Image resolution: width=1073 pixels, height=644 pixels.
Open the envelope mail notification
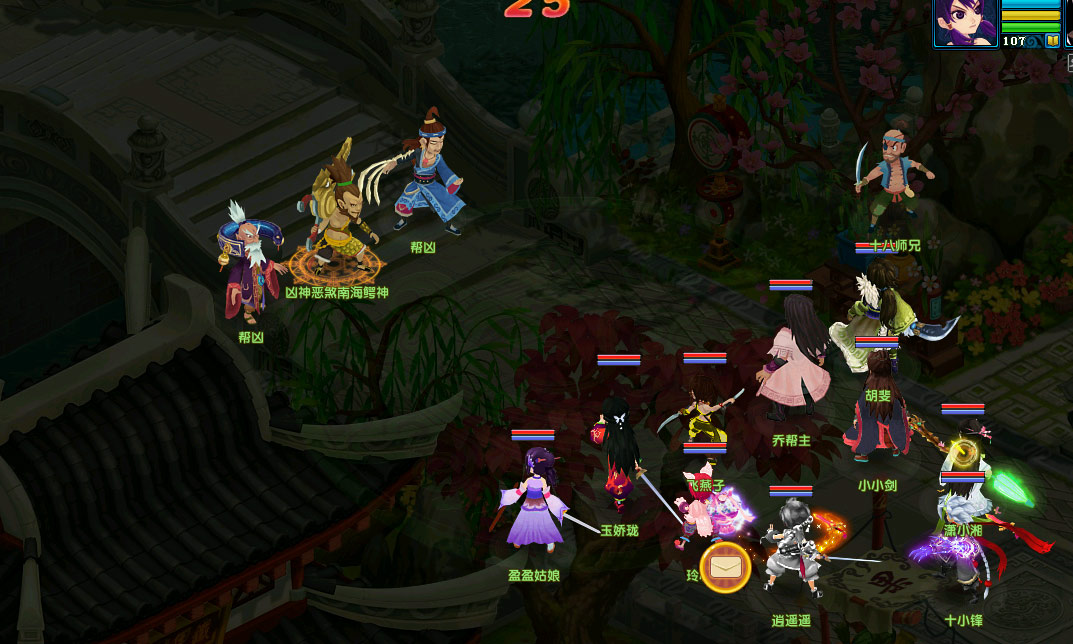tap(725, 568)
